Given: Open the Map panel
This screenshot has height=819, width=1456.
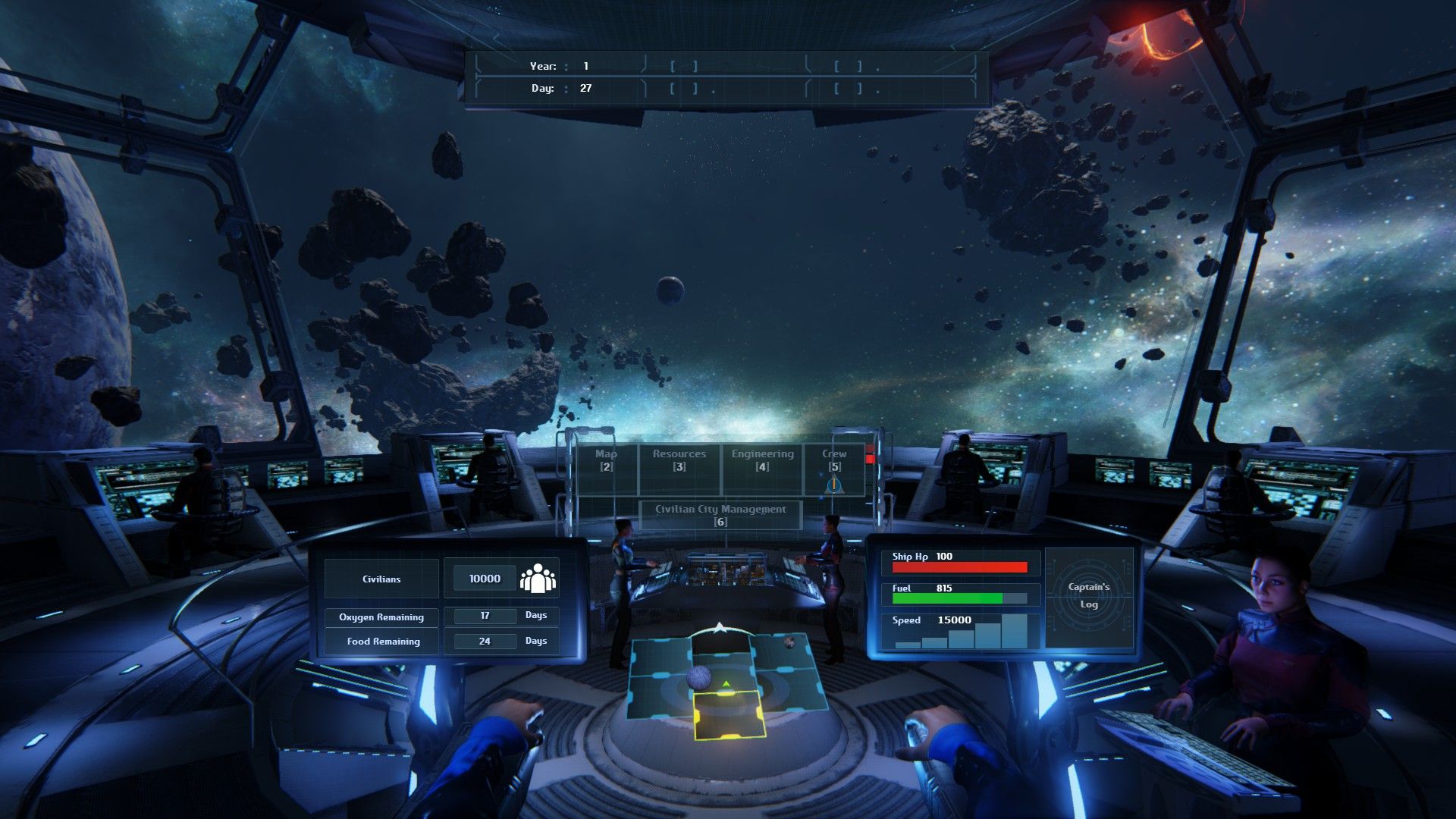Looking at the screenshot, I should [x=607, y=460].
